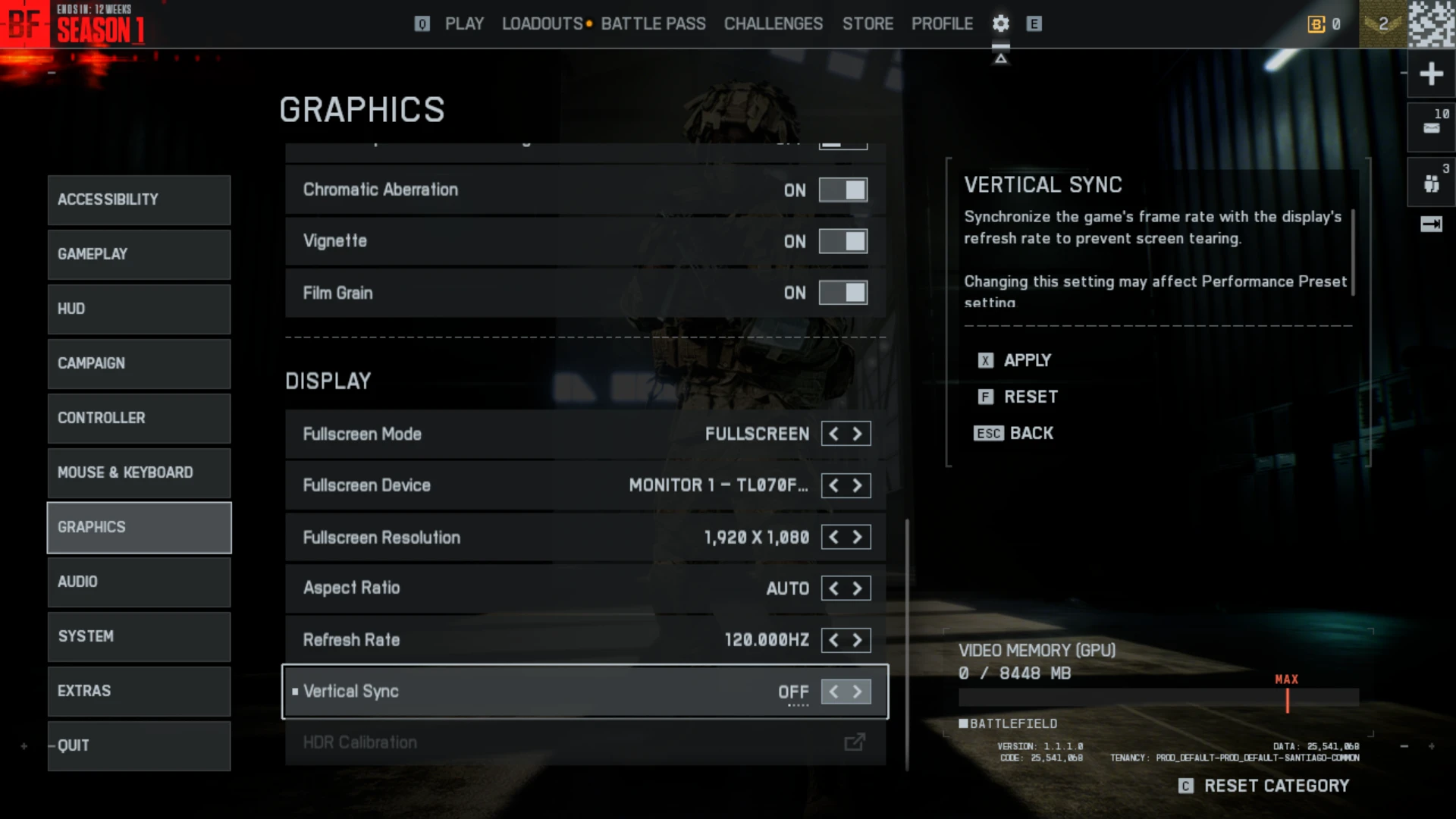Toggle the Chromatic Aberration switch
Screen dimensions: 1456x819
[x=843, y=190]
